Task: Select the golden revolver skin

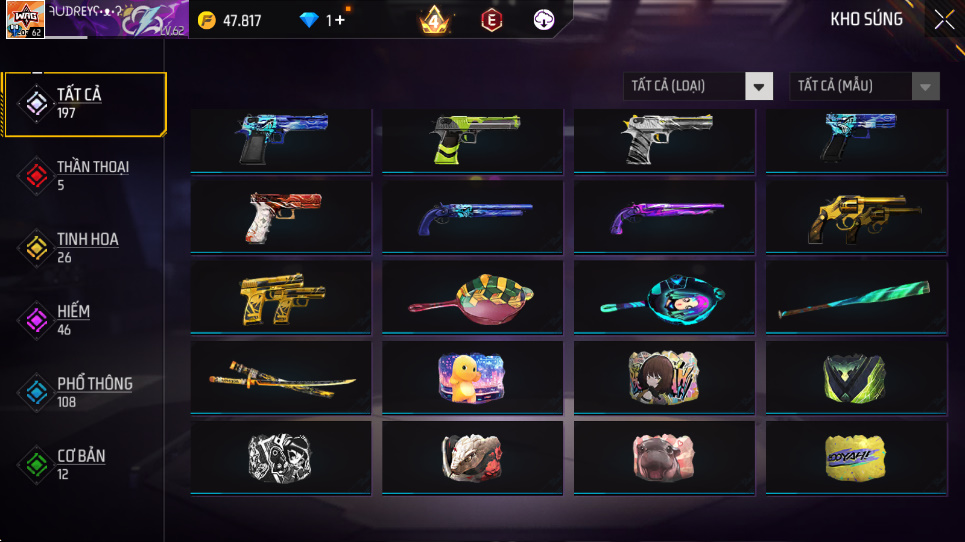Action: point(857,217)
